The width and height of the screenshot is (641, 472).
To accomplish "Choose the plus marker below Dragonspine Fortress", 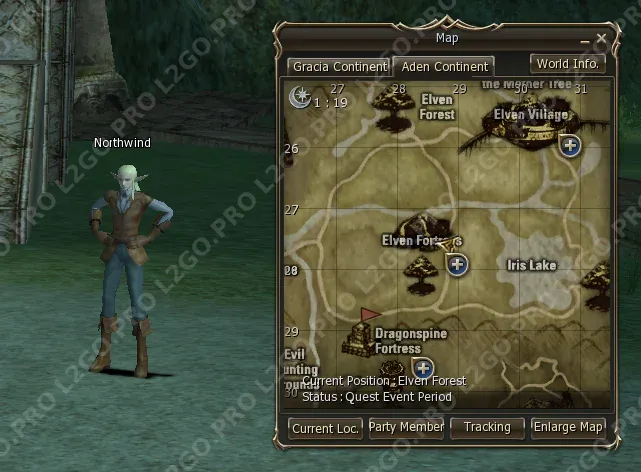I will coord(422,368).
